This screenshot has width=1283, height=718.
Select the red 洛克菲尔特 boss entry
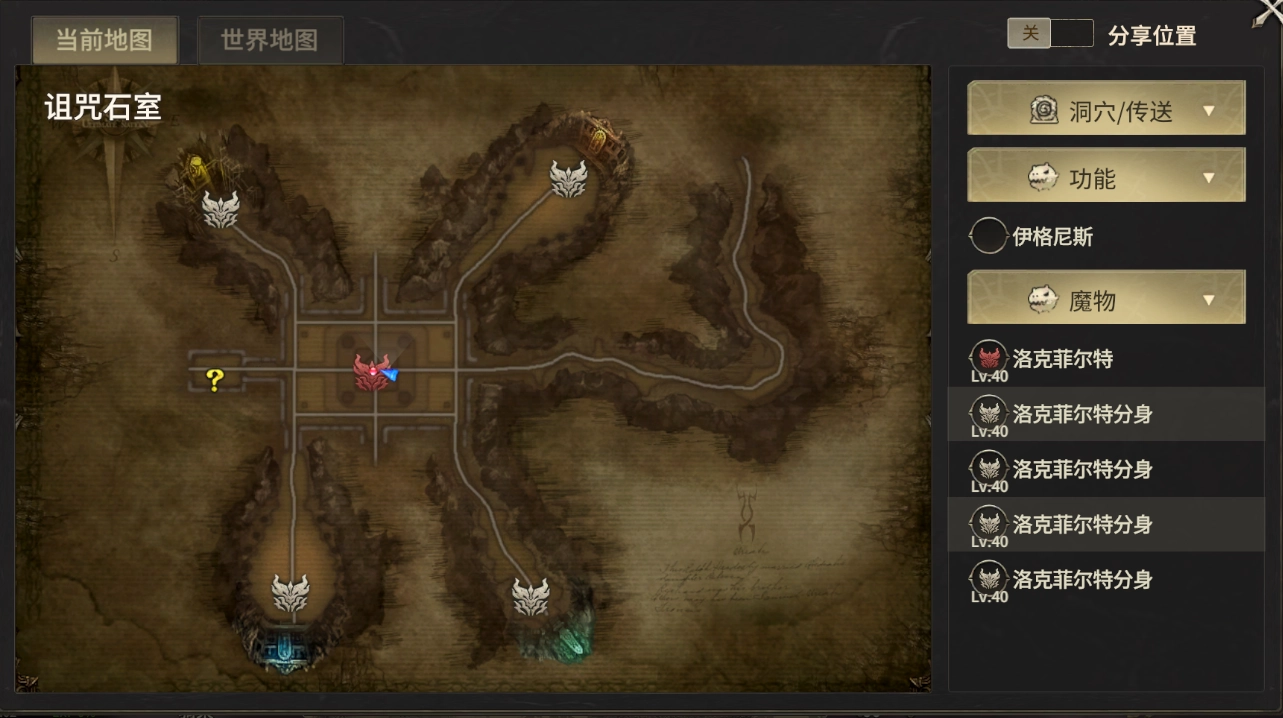coord(1062,359)
